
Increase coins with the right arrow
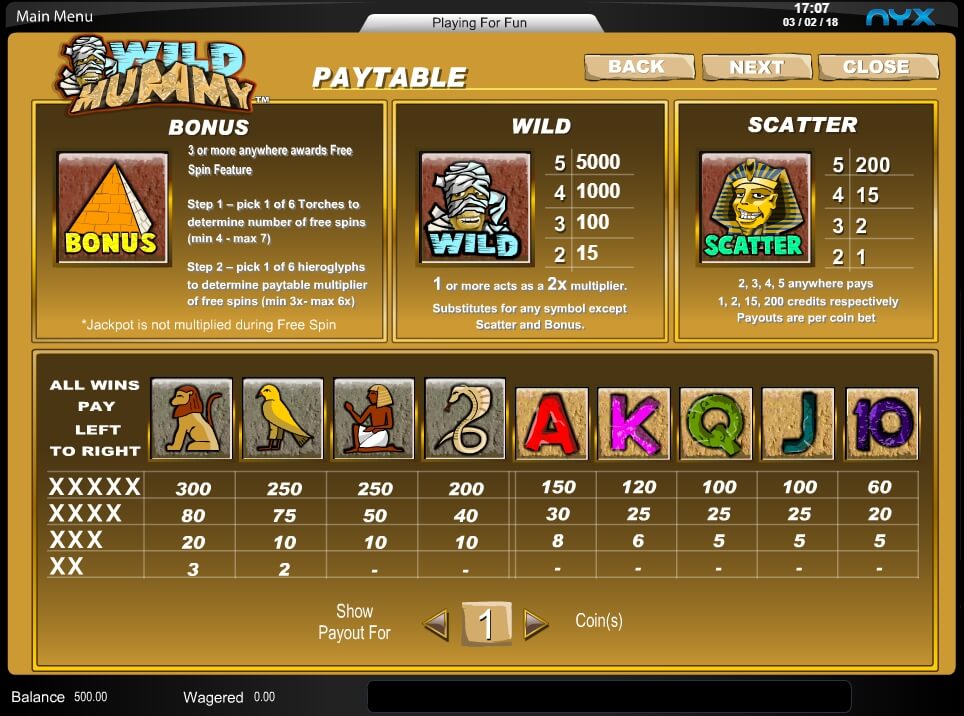536,625
